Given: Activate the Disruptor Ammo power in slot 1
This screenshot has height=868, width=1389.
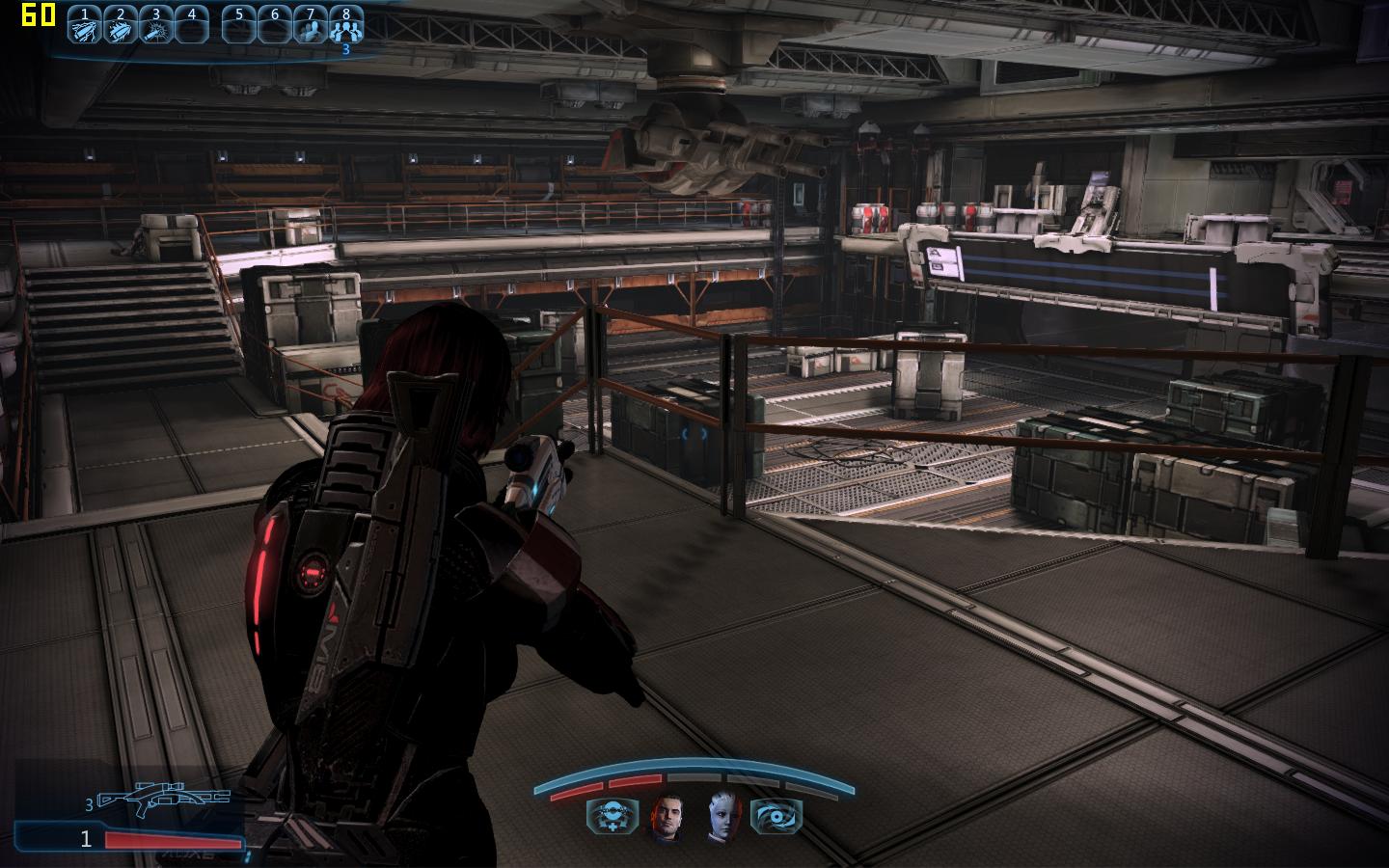Looking at the screenshot, I should pyautogui.click(x=85, y=29).
